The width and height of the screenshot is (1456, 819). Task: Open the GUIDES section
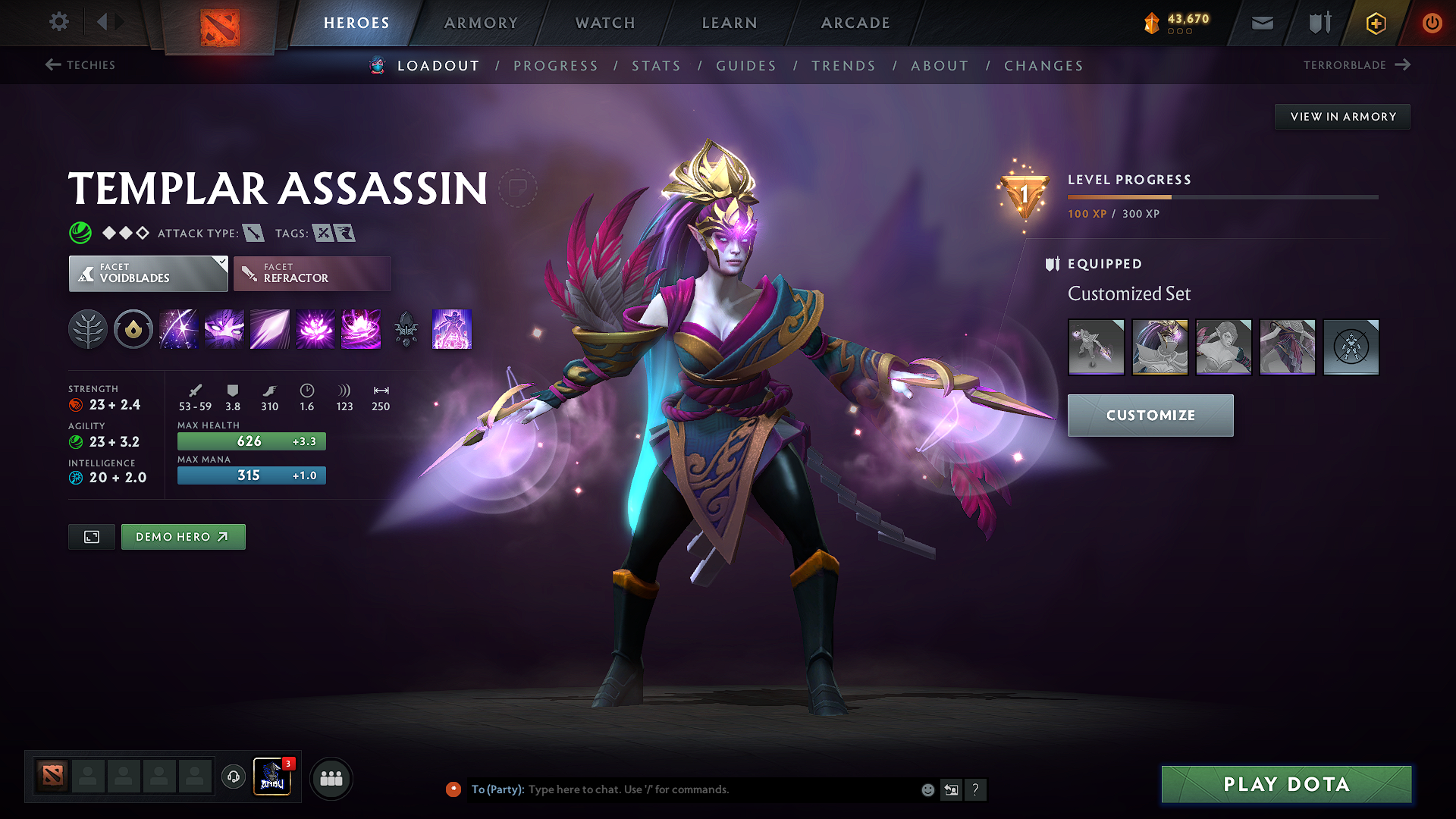tap(746, 66)
